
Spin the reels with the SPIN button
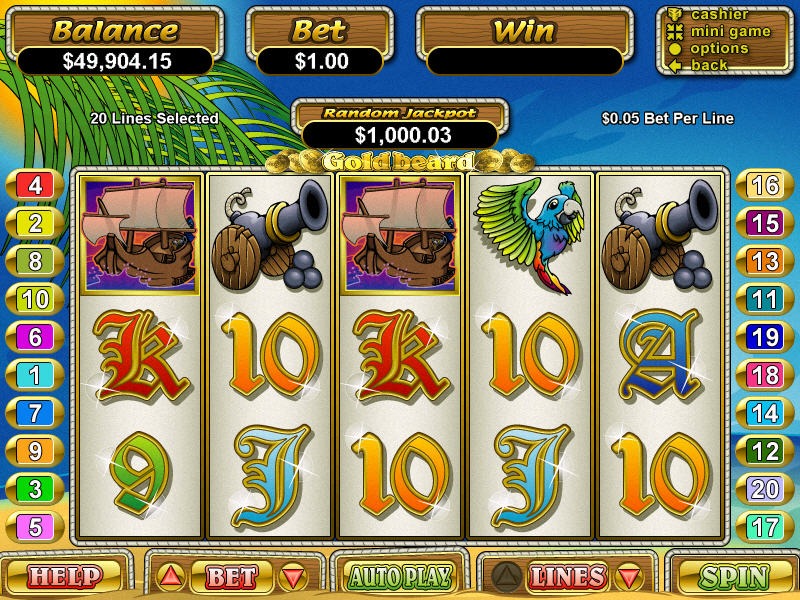point(733,577)
